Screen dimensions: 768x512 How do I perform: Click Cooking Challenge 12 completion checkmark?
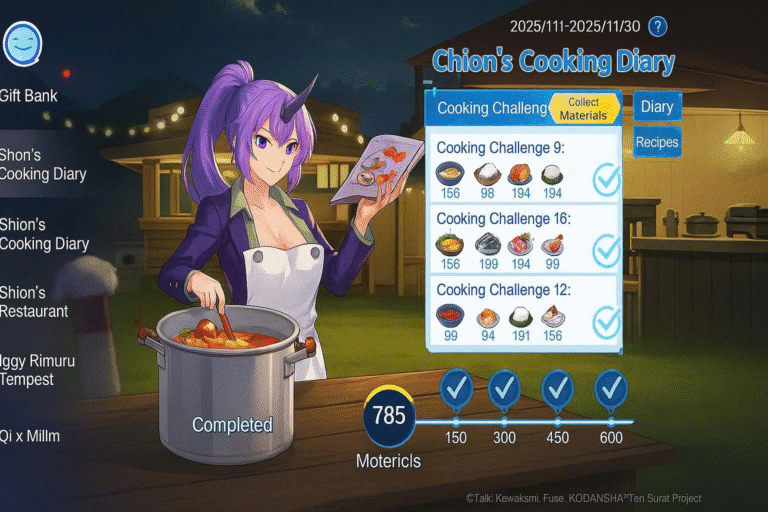click(x=606, y=322)
